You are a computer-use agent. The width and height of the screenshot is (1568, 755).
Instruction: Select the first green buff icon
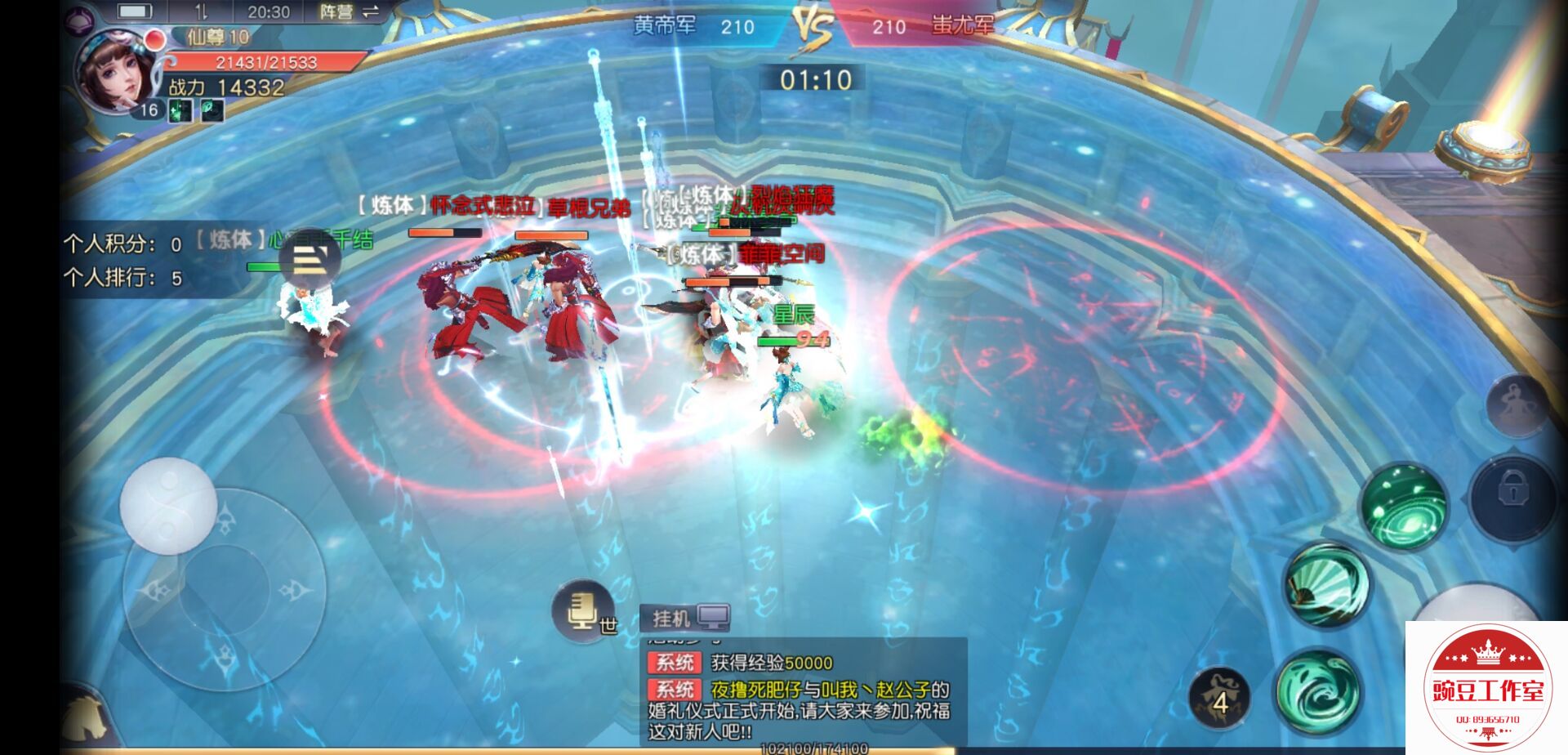pos(180,111)
